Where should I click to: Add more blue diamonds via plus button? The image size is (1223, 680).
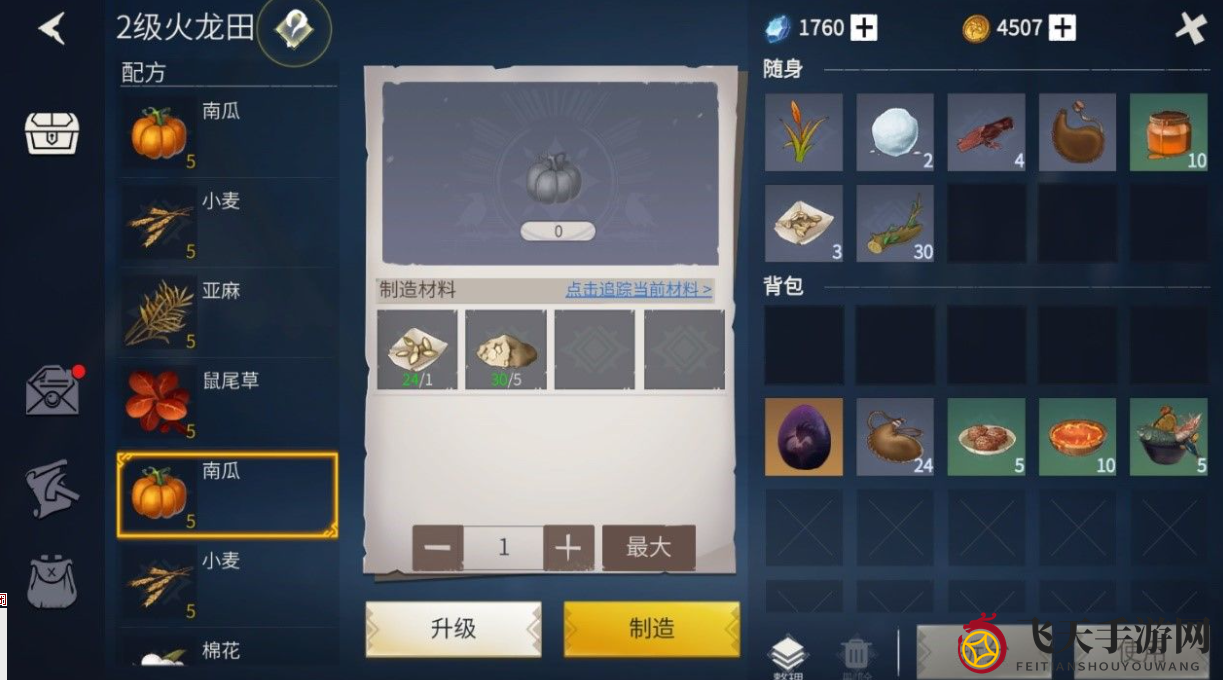coord(864,28)
